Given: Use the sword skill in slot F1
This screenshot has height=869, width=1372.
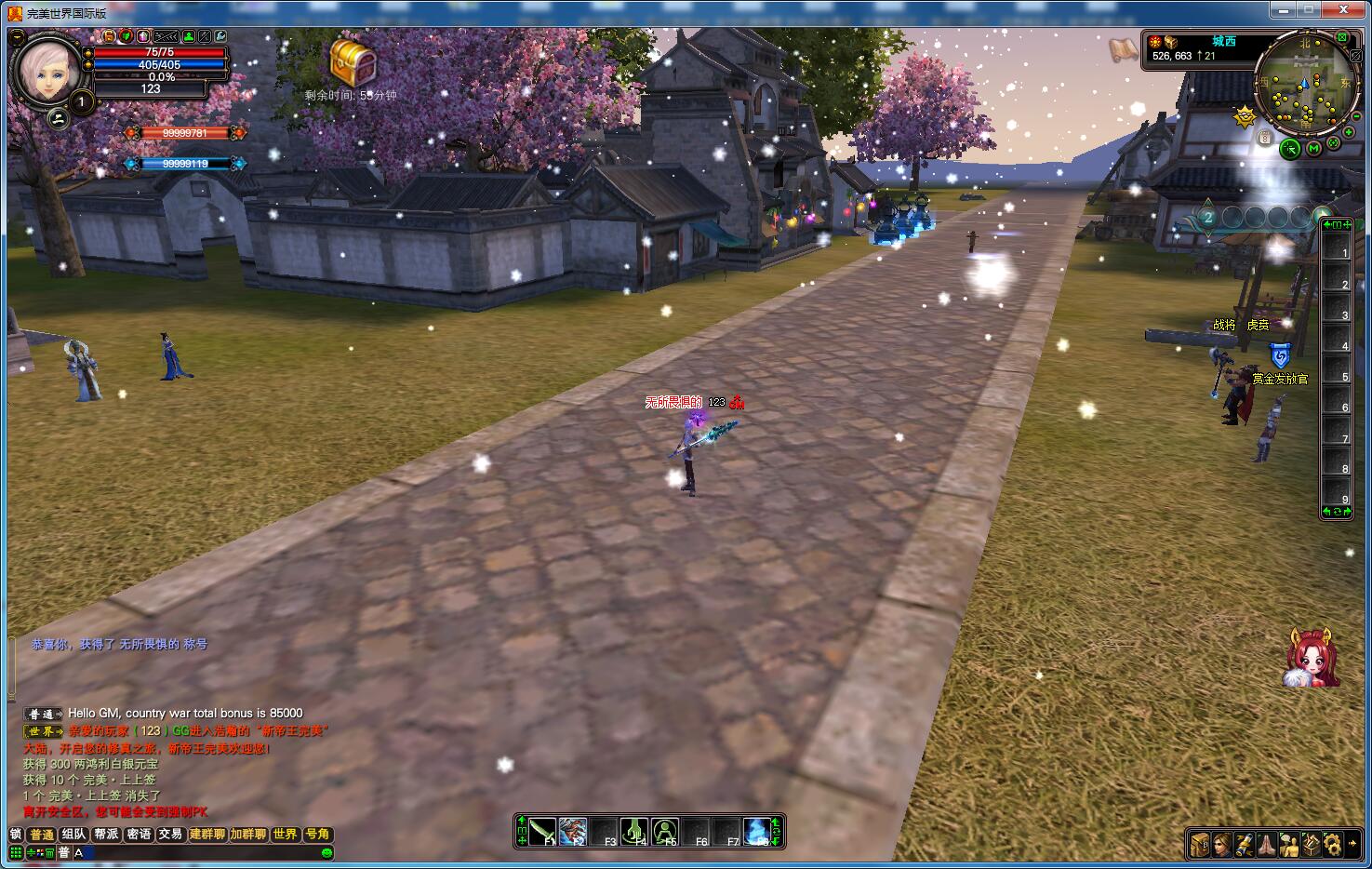Looking at the screenshot, I should [x=542, y=832].
